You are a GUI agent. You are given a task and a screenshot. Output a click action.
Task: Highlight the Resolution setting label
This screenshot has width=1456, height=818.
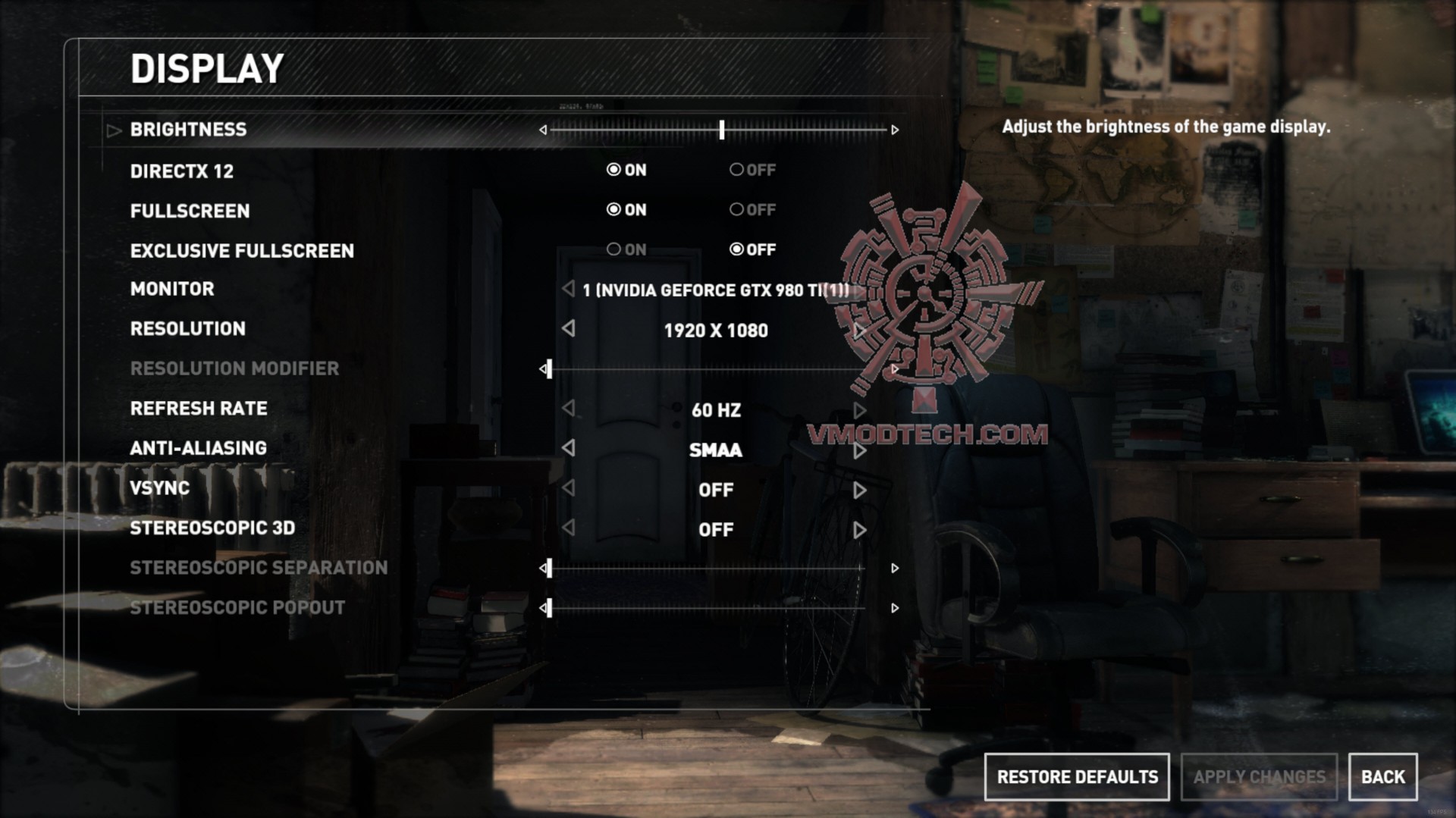coord(187,329)
